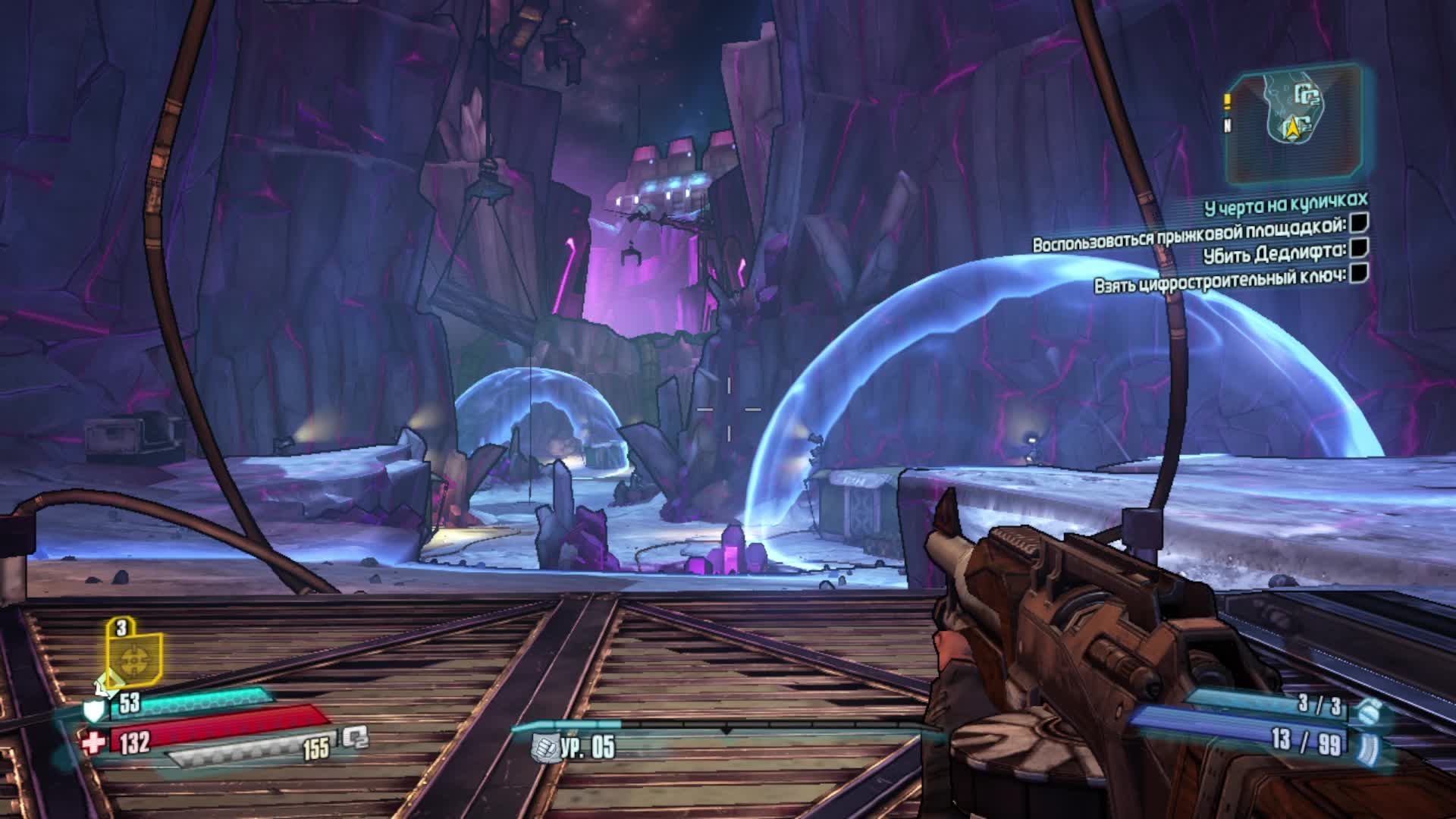
Task: Tick the jump pad objective checkbox
Action: [x=1360, y=223]
